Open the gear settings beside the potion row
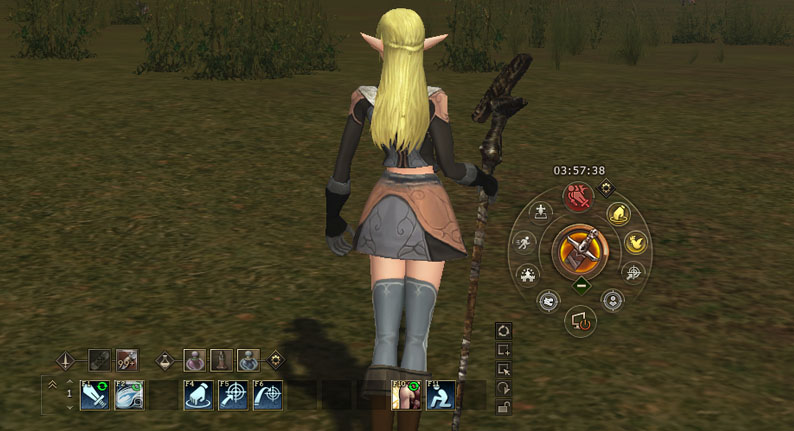Screen dimensions: 794x431 [274, 359]
